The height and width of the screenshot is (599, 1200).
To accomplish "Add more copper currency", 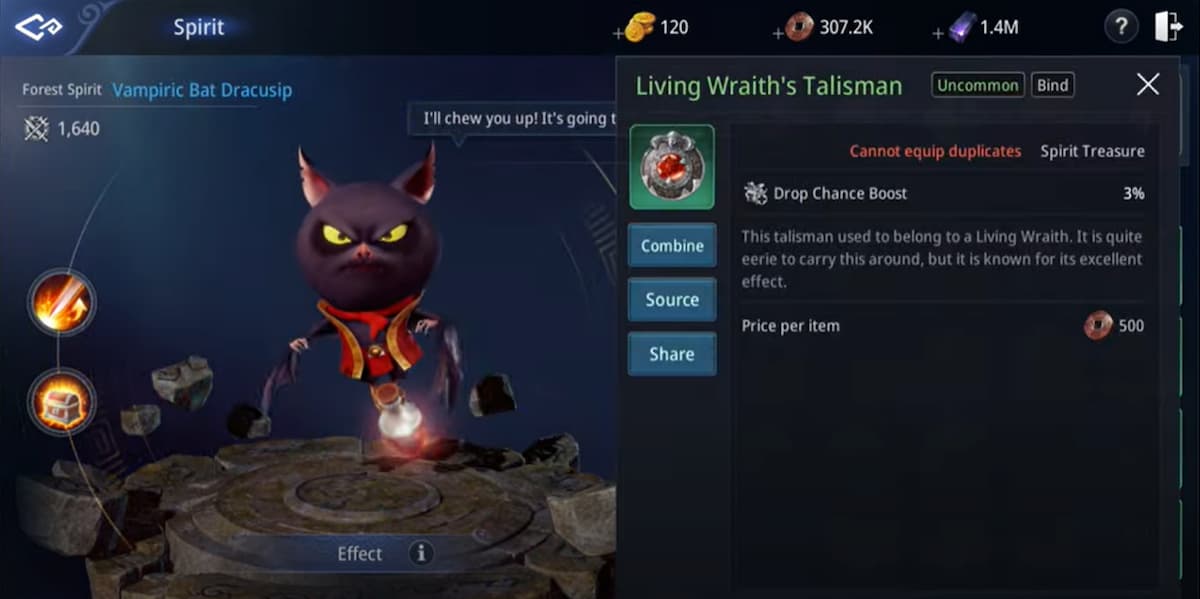I will (779, 33).
